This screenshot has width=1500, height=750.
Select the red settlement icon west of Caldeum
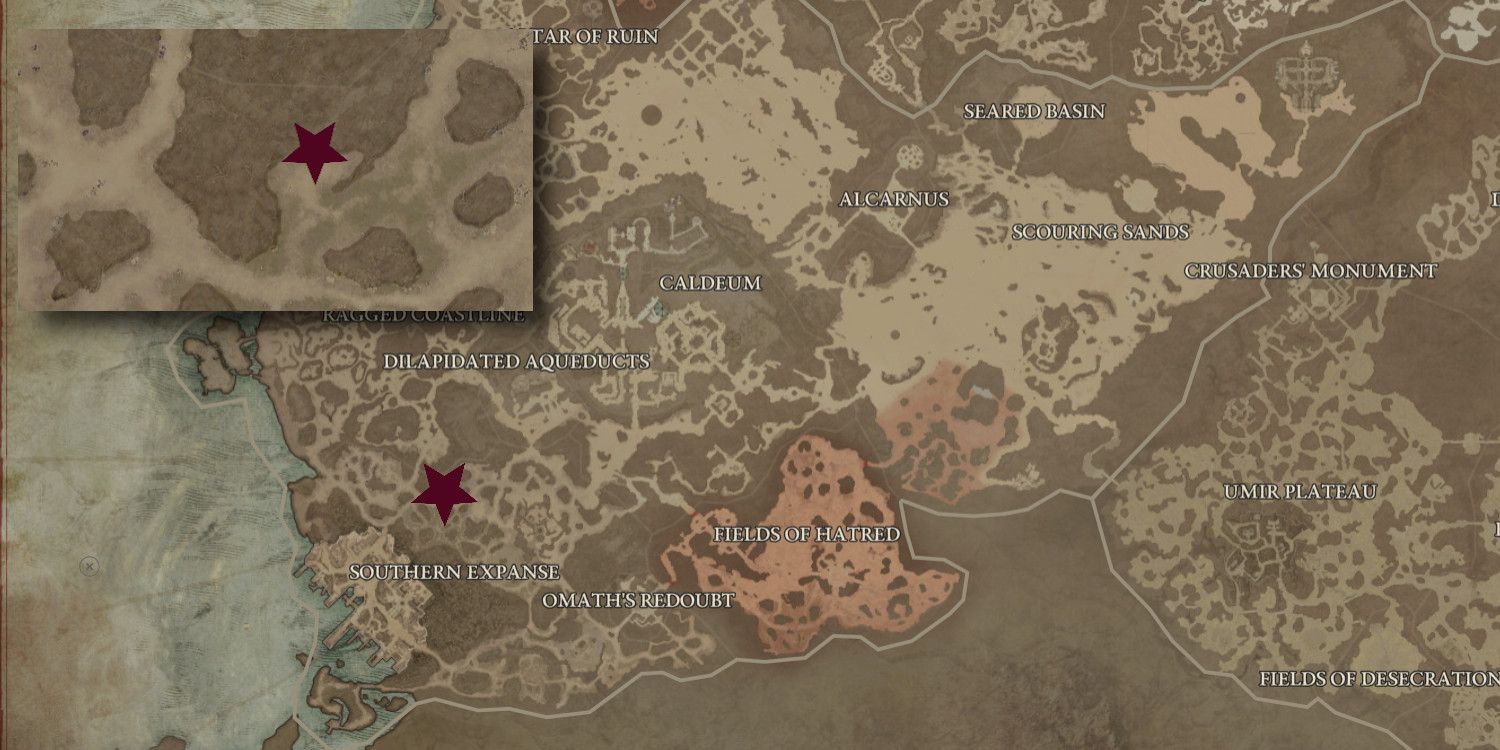tap(589, 245)
